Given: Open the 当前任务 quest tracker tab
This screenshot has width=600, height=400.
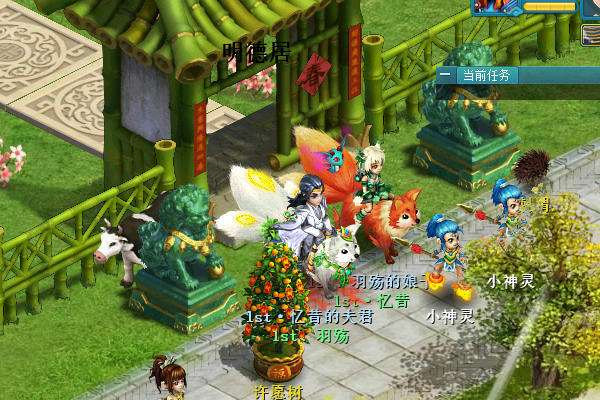Looking at the screenshot, I should click(486, 75).
